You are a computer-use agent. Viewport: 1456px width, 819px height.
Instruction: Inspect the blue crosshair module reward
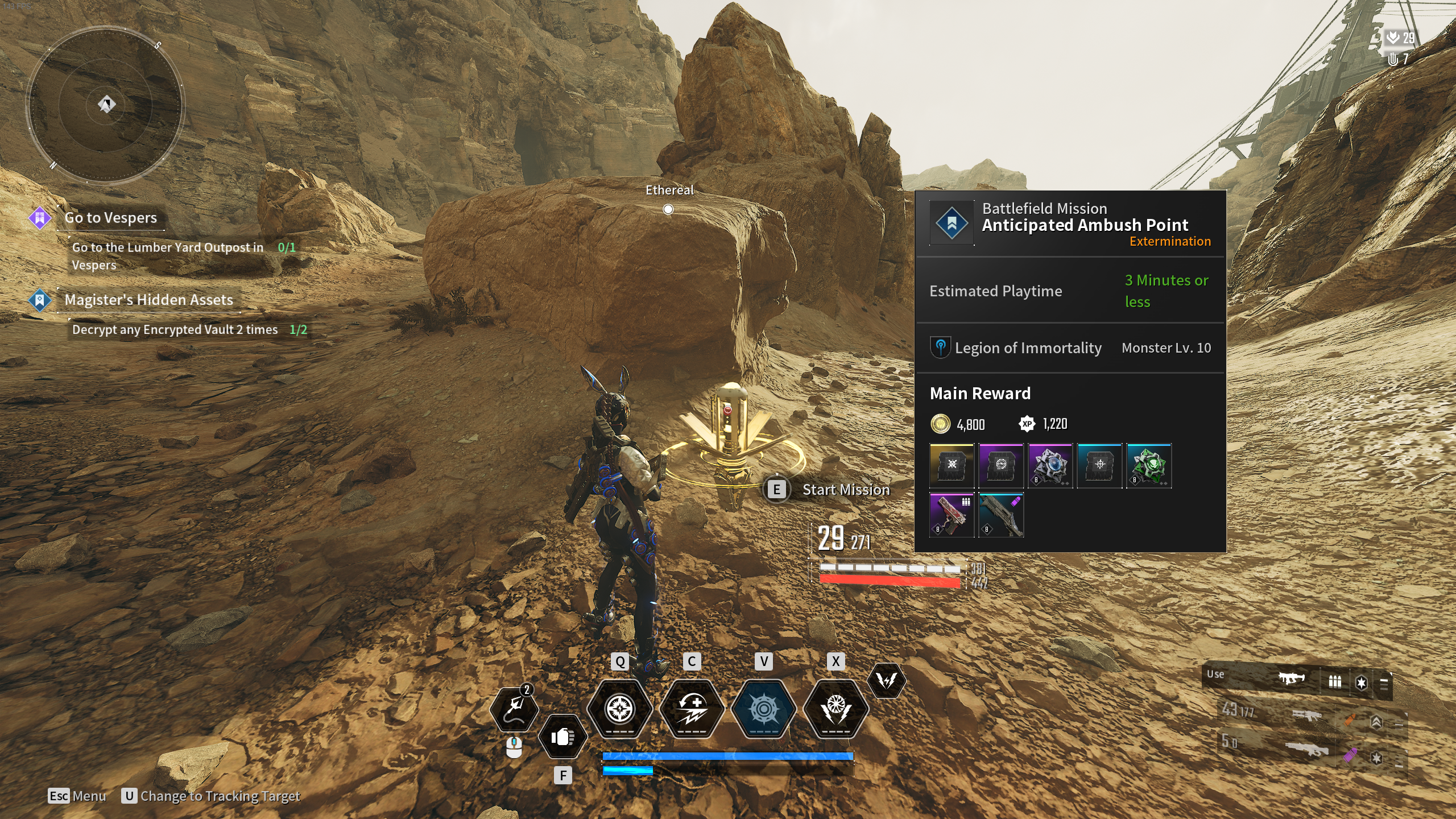(x=1099, y=466)
